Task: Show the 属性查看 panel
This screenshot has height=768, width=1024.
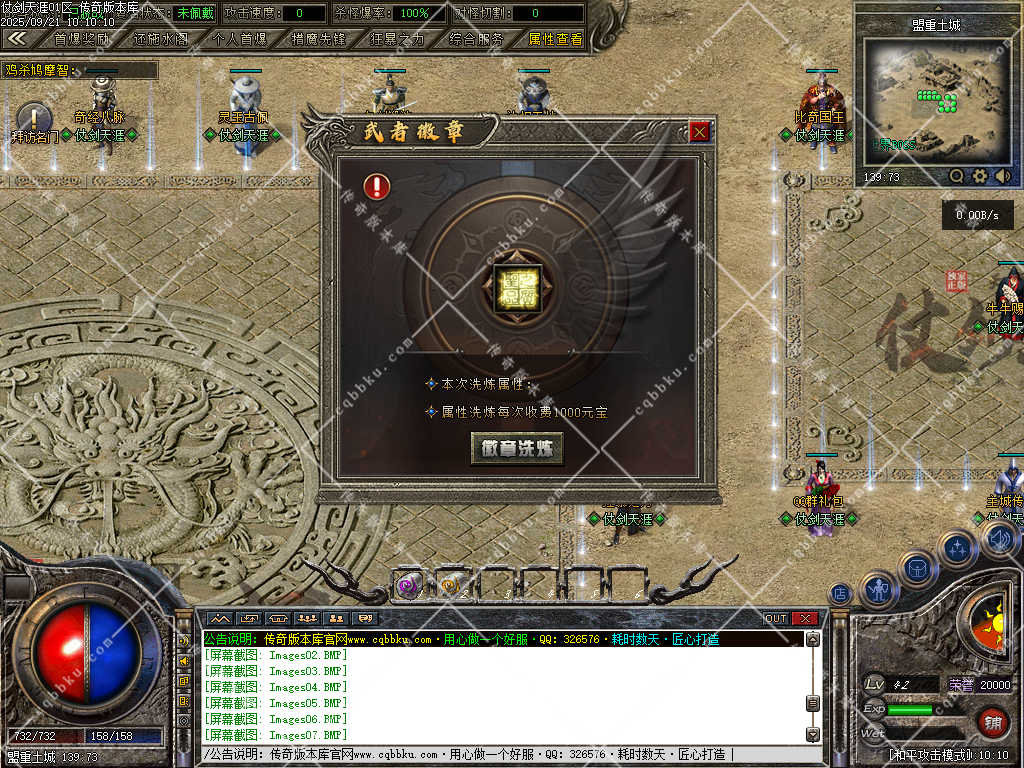Action: click(555, 39)
